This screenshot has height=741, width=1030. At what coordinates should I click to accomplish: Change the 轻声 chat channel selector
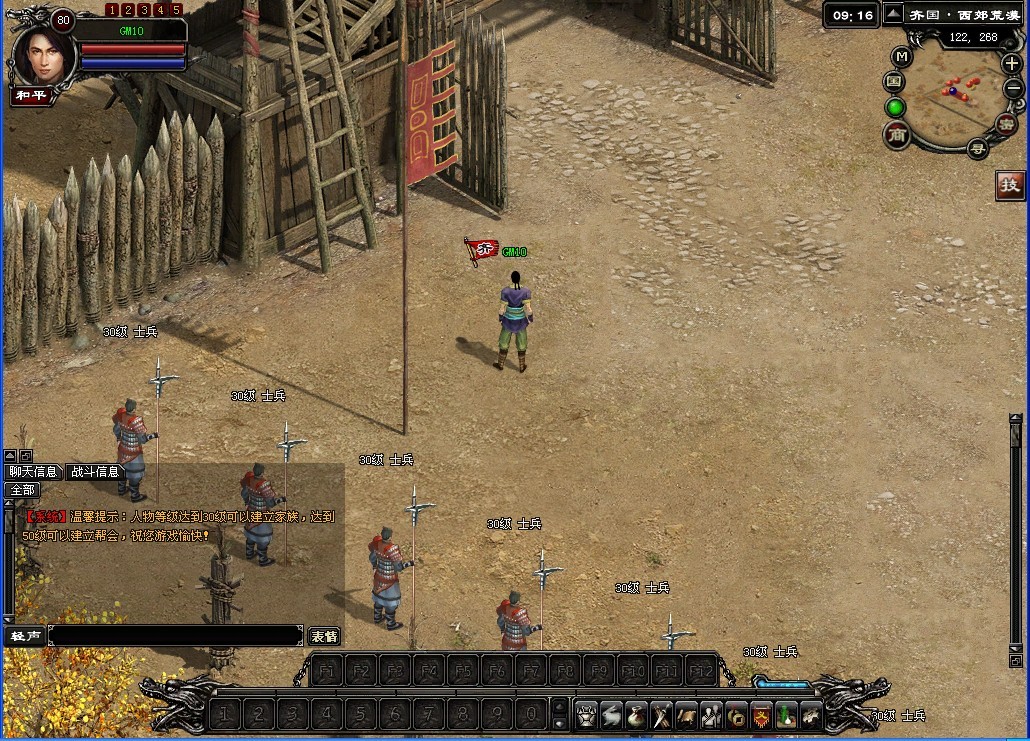(25, 636)
